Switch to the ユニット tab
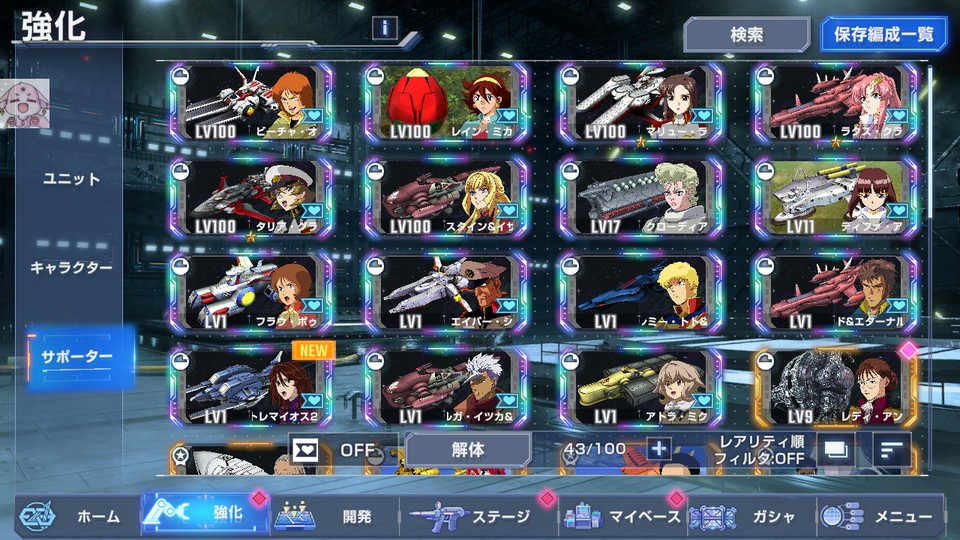960x540 pixels. click(x=71, y=179)
